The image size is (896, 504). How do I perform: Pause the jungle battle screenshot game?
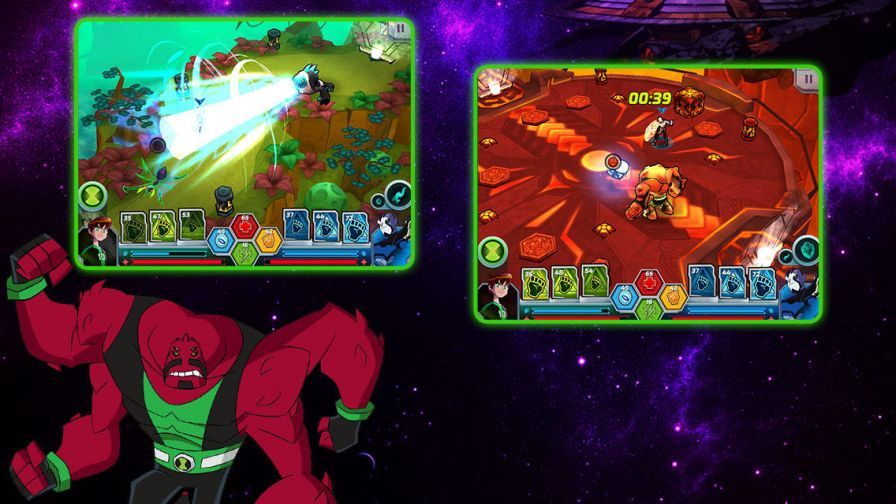[x=399, y=29]
